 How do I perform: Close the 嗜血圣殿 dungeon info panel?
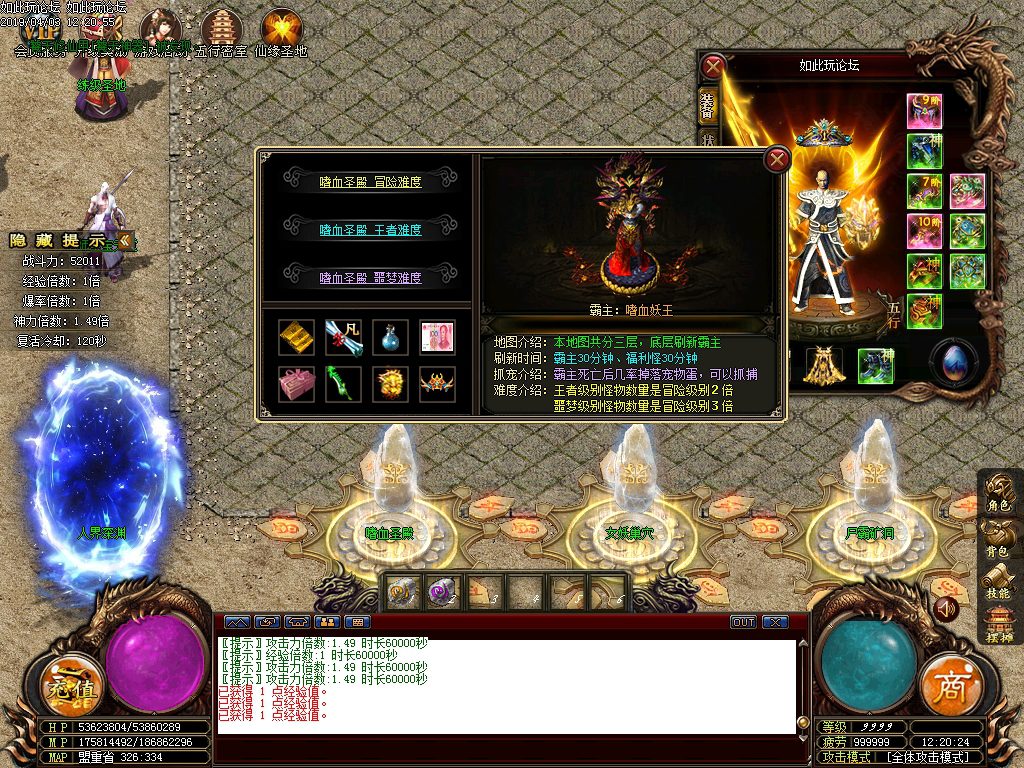tap(777, 159)
